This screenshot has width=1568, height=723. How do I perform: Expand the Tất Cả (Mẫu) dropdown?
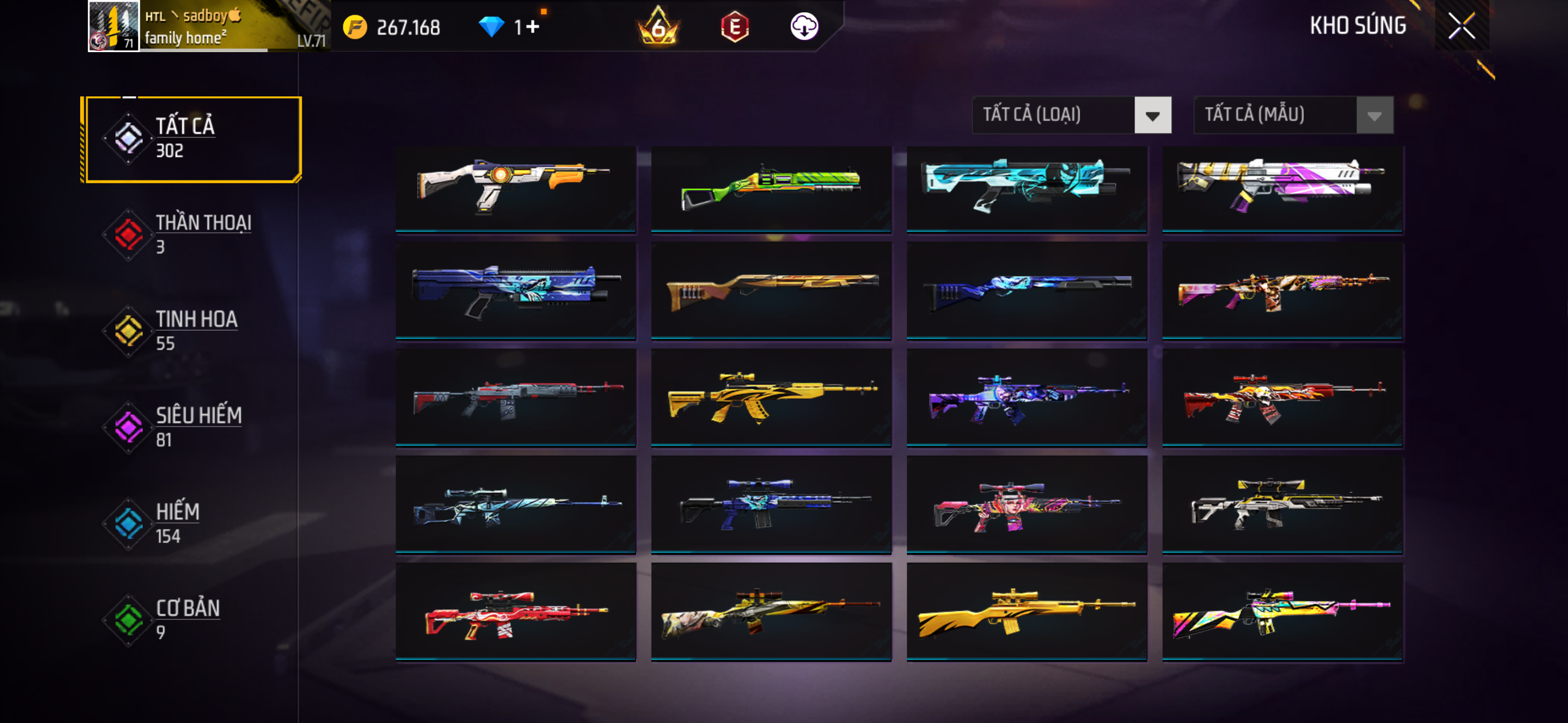tap(1293, 115)
